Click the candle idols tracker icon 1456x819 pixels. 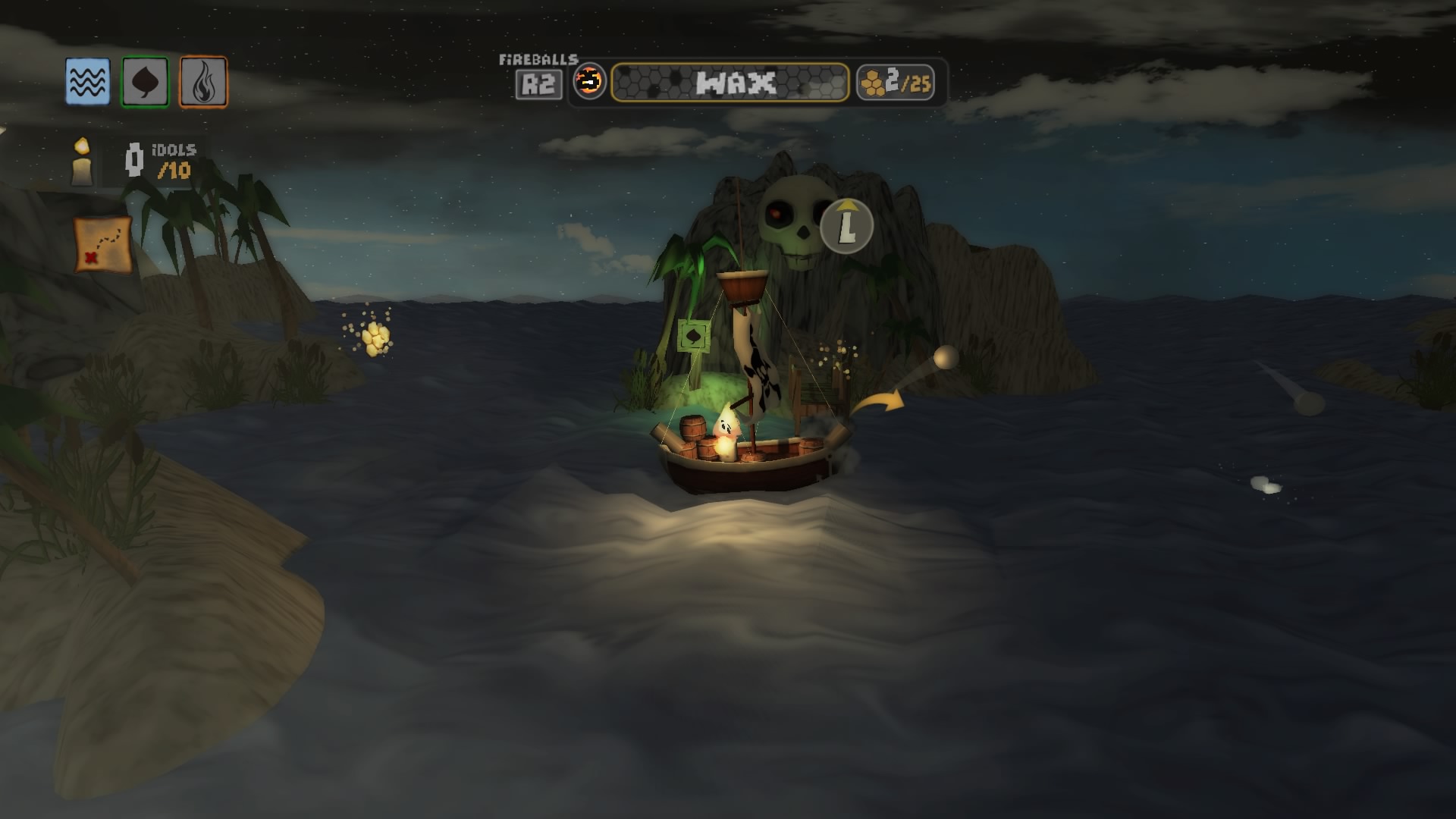pos(82,162)
